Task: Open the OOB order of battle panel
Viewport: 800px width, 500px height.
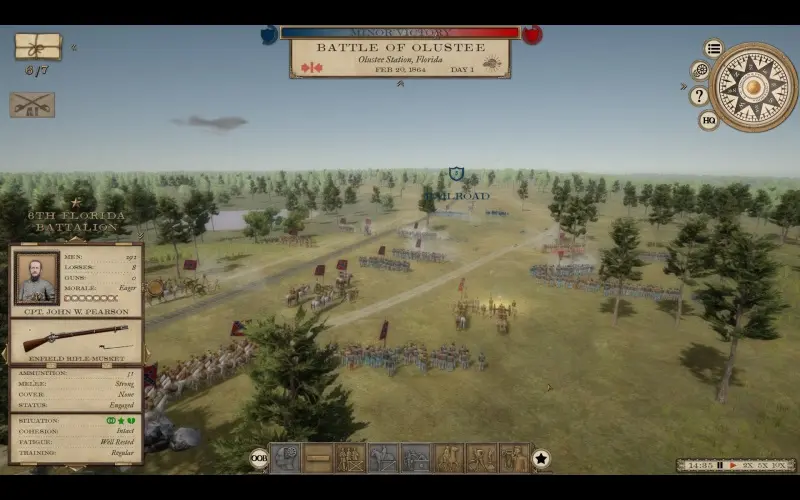Action: point(259,459)
